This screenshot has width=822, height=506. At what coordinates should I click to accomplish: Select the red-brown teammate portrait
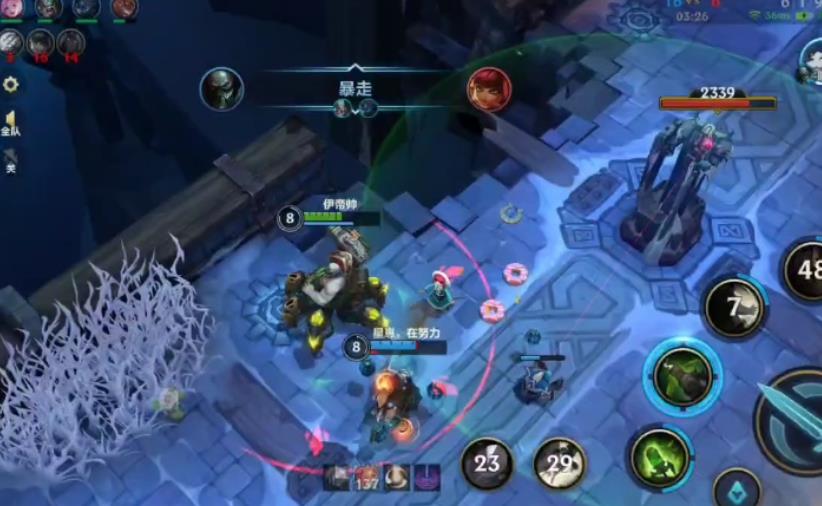pos(124,9)
